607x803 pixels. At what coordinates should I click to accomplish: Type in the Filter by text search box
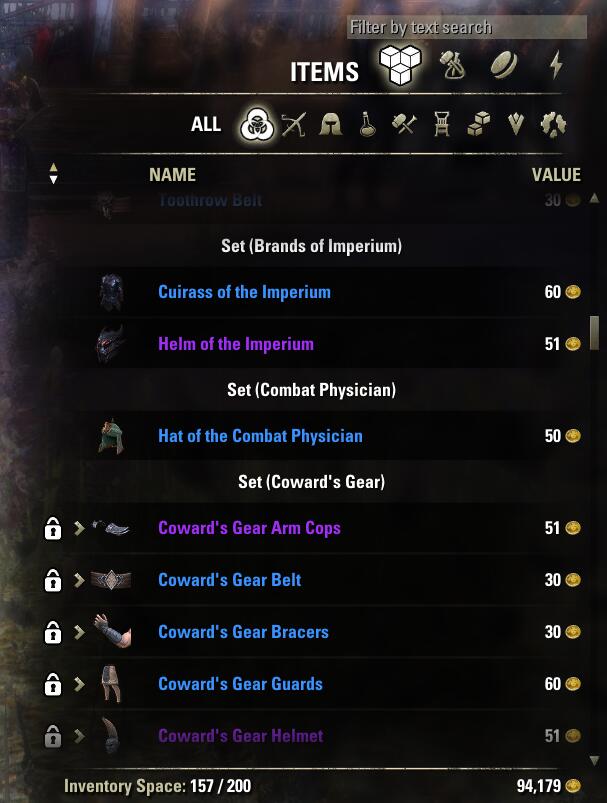pos(452,28)
